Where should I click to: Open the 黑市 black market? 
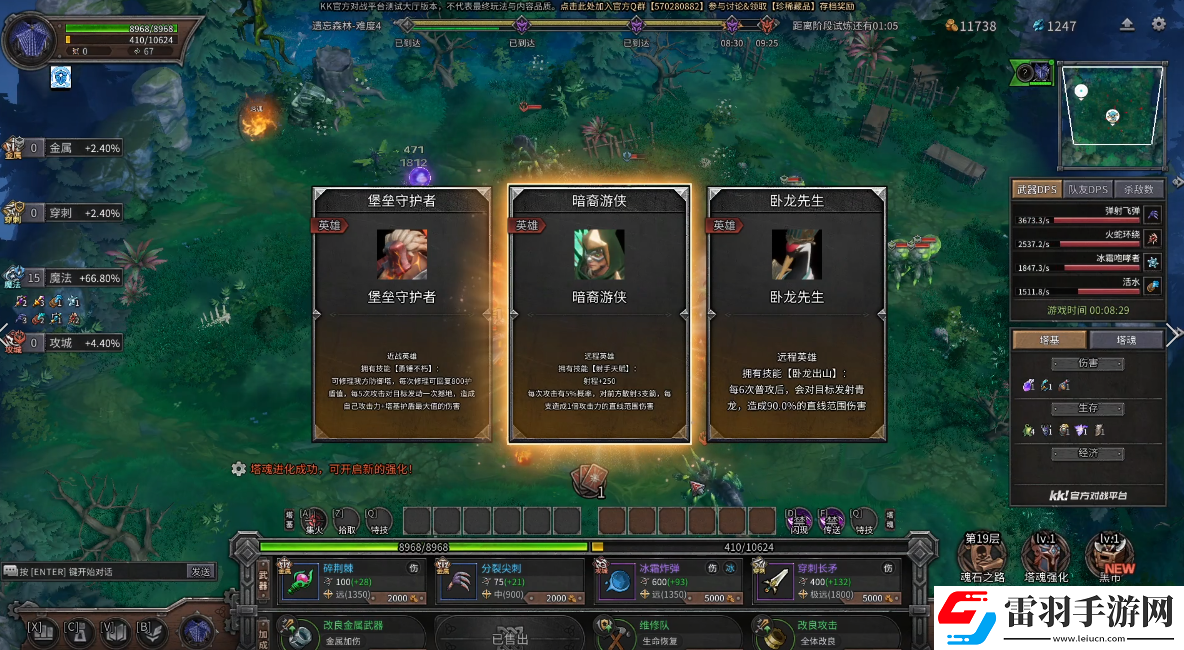[1109, 555]
